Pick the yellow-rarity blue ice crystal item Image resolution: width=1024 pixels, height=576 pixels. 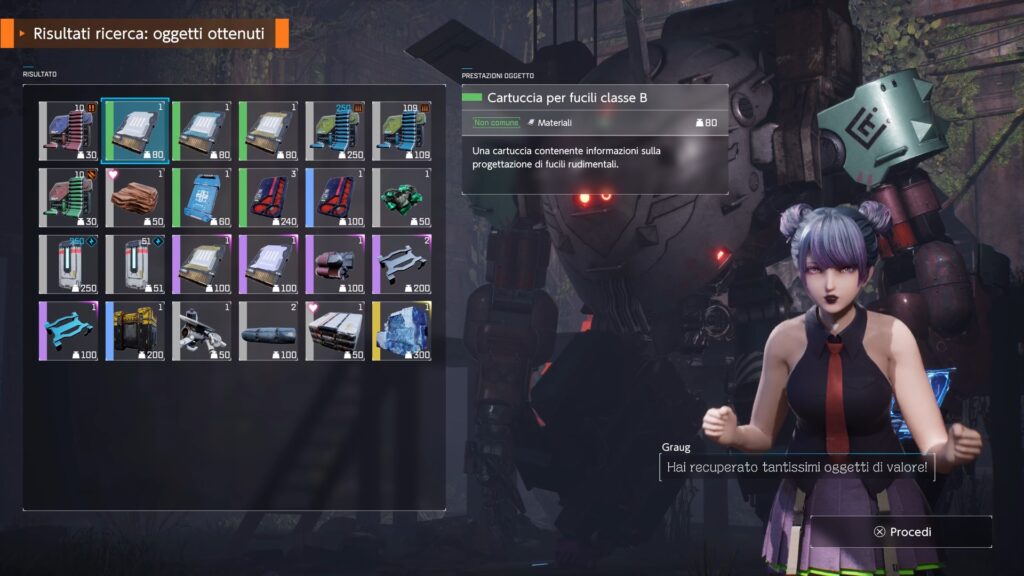(402, 330)
